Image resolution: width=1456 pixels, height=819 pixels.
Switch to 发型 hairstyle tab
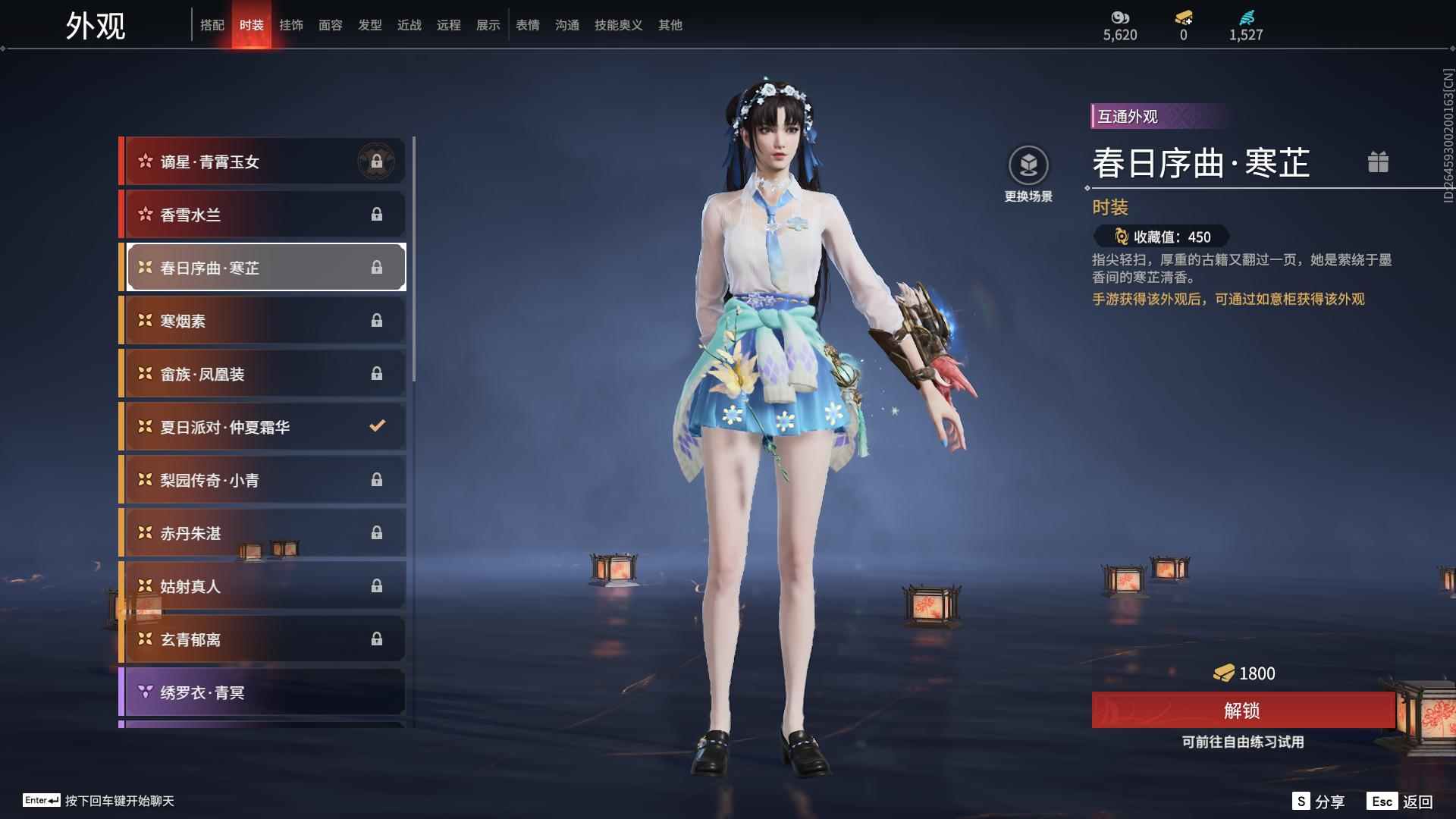coord(370,25)
